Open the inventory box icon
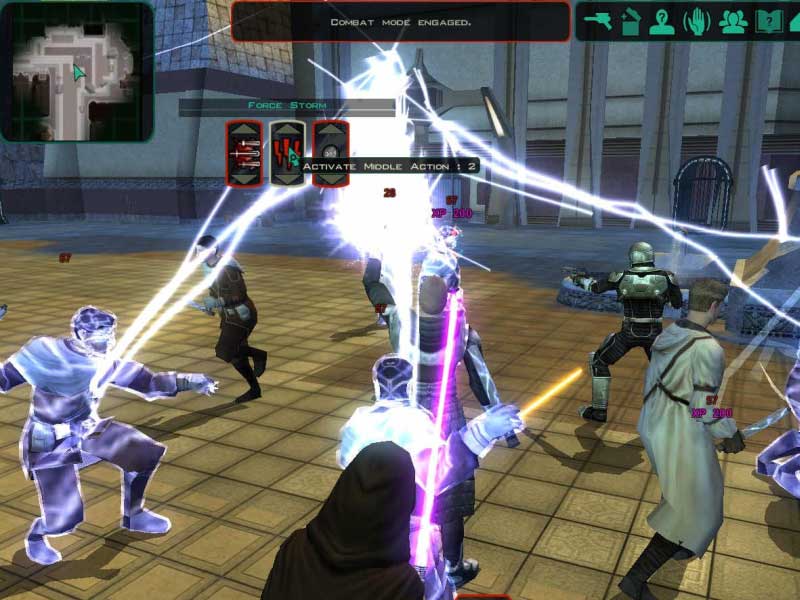 click(629, 21)
